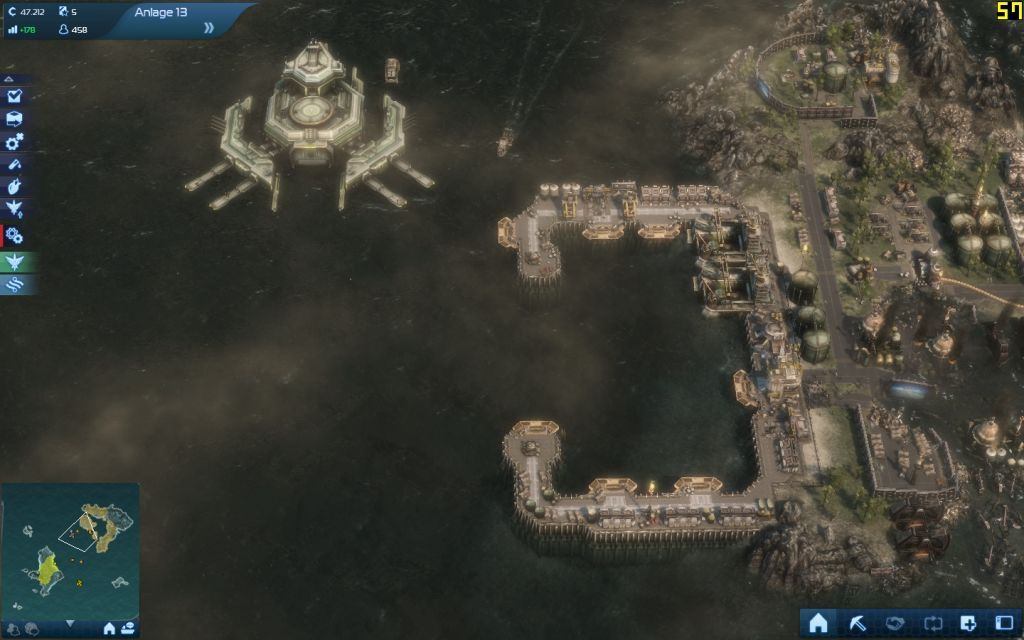This screenshot has width=1024, height=640.
Task: Select the cargo box transfer icon
Action: pyautogui.click(x=15, y=119)
